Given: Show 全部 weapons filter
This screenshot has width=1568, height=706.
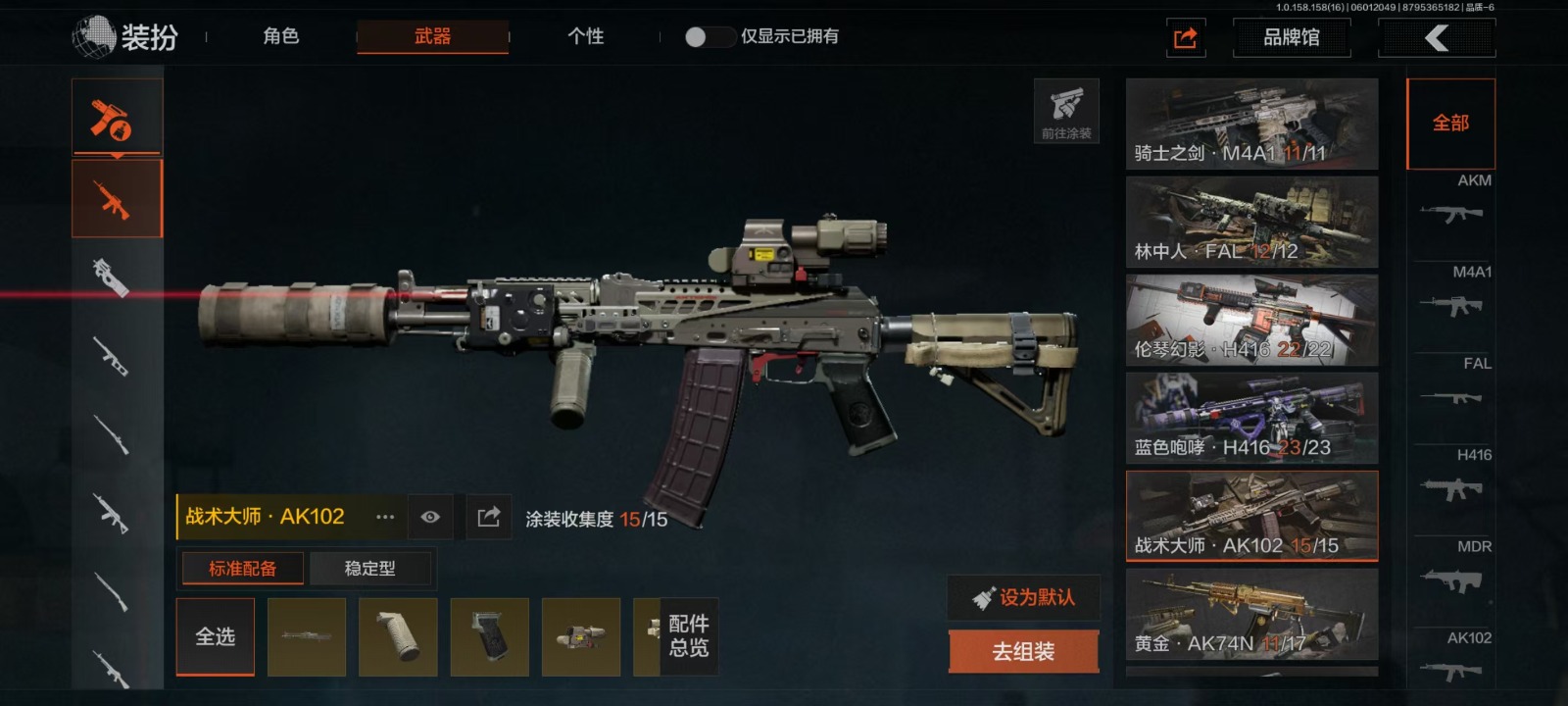Looking at the screenshot, I should [x=1450, y=124].
